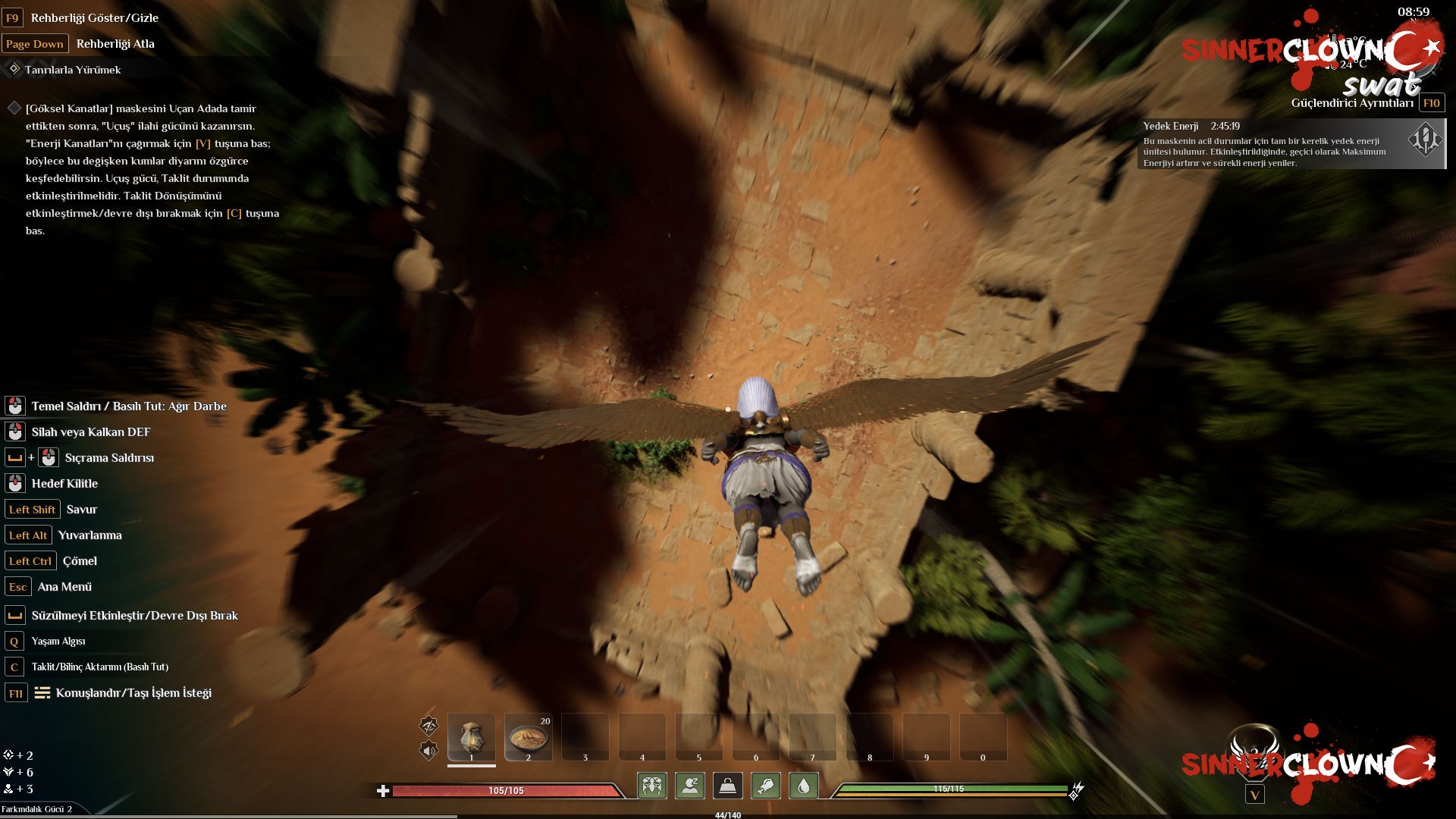
Task: Toggle the crossed-eye visibility icon beside the hotbar
Action: pos(429,726)
